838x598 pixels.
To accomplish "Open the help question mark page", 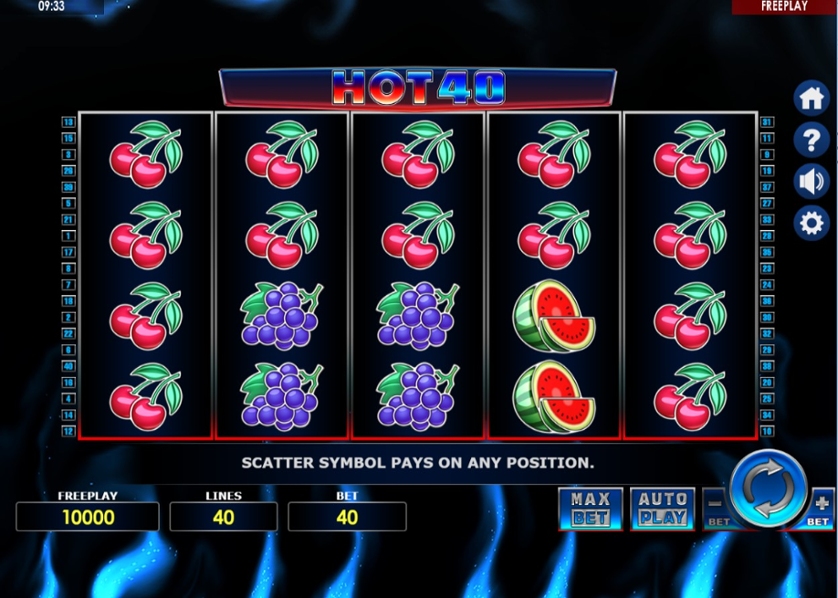I will [811, 140].
